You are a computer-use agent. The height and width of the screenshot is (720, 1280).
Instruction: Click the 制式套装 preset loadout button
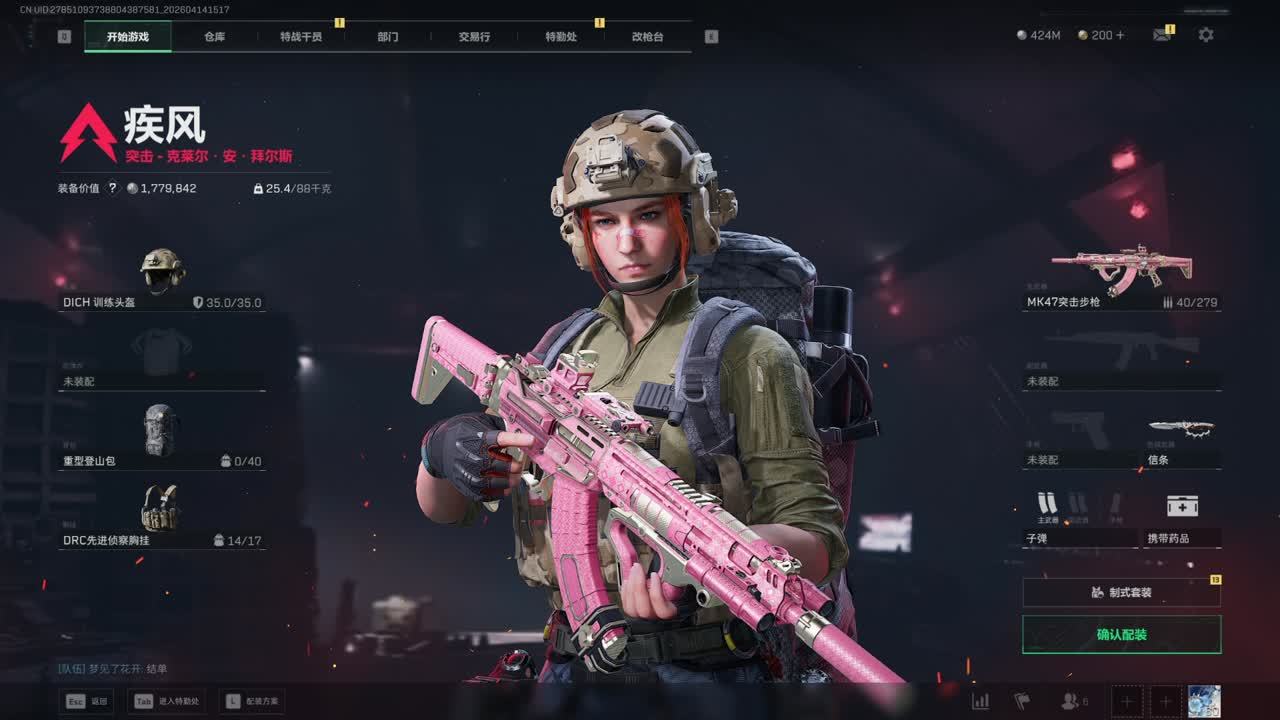tap(1121, 592)
